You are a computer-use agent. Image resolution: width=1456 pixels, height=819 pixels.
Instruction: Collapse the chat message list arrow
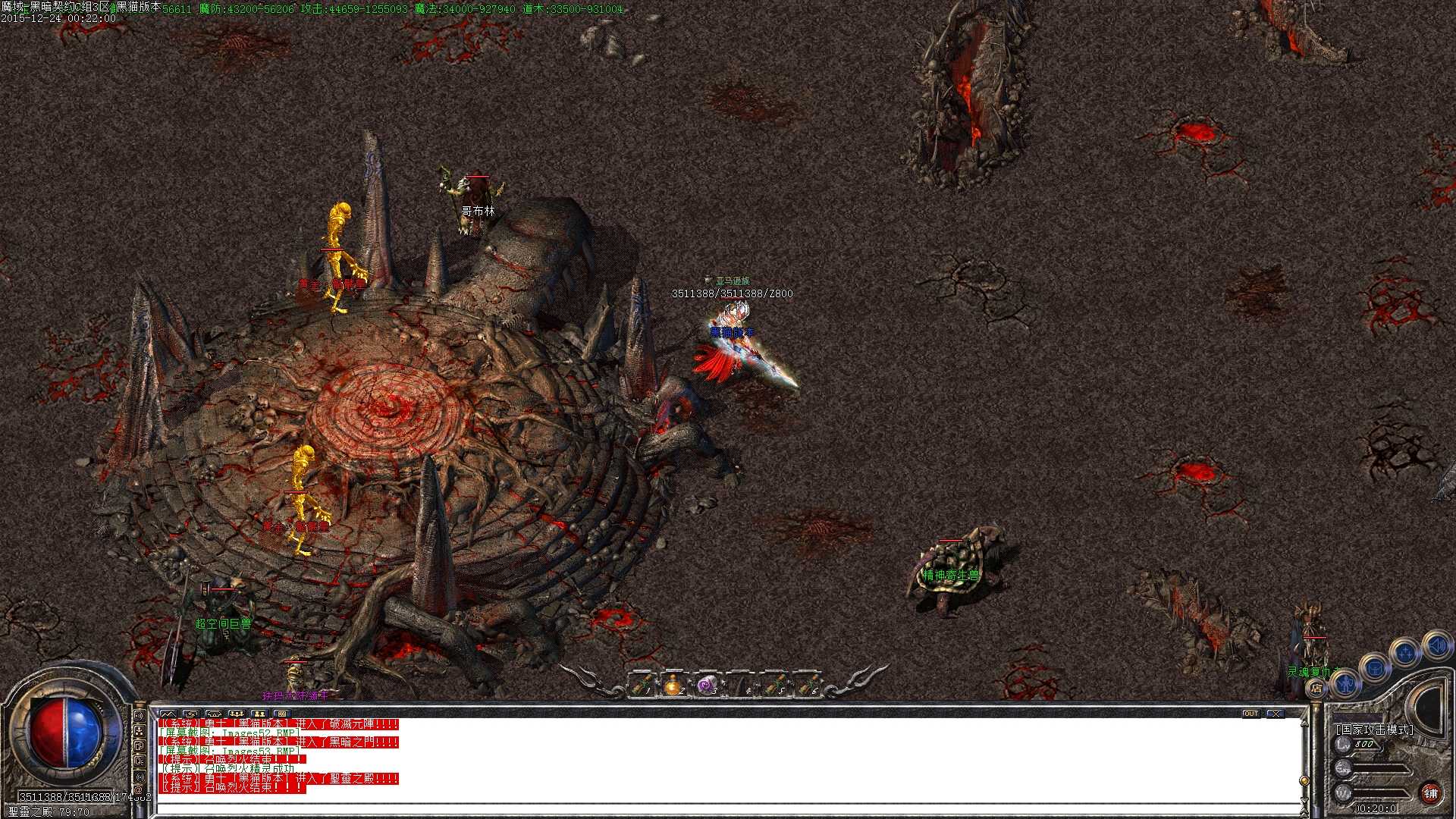[168, 713]
